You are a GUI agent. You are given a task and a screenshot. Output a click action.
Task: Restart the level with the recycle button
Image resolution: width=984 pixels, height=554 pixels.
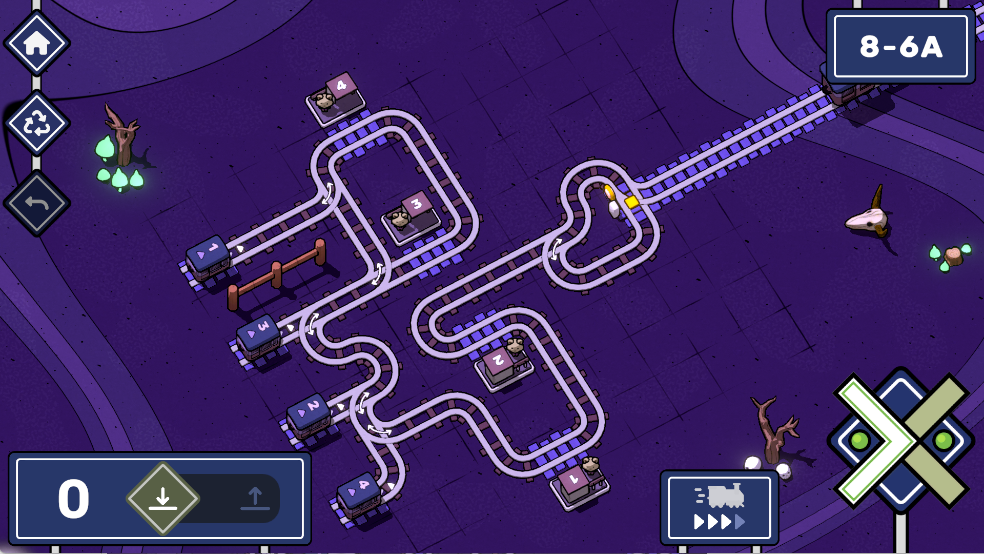(37, 123)
